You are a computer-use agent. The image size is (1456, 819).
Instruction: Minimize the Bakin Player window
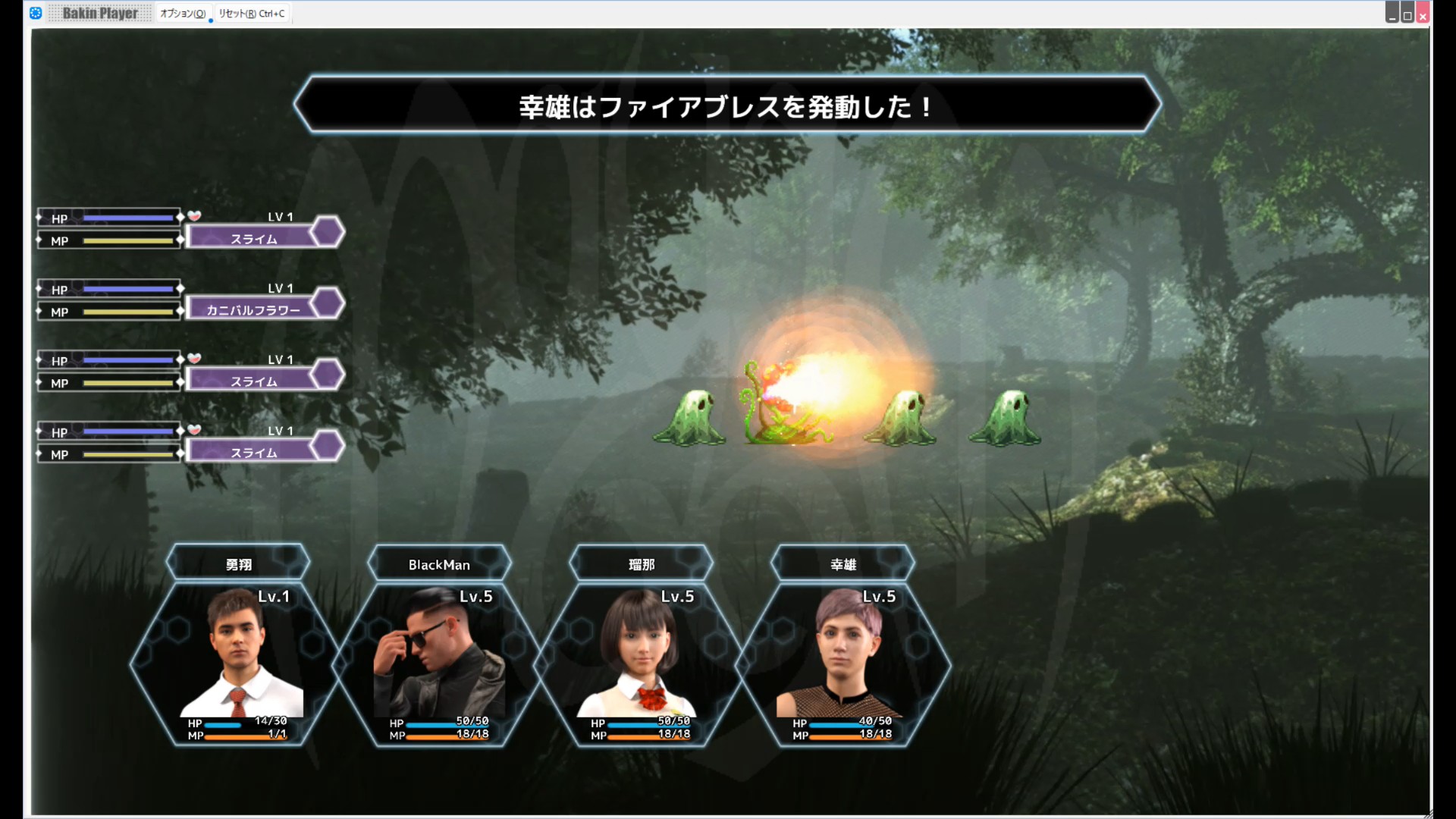1392,14
